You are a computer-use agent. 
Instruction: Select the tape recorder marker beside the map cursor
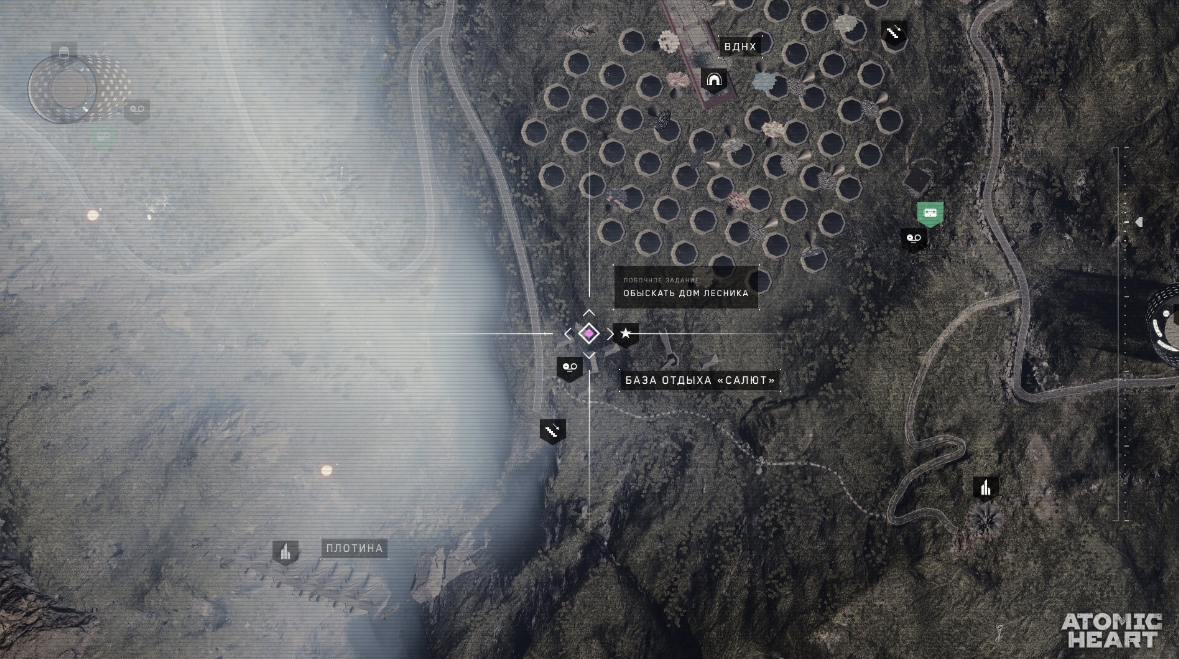[569, 368]
